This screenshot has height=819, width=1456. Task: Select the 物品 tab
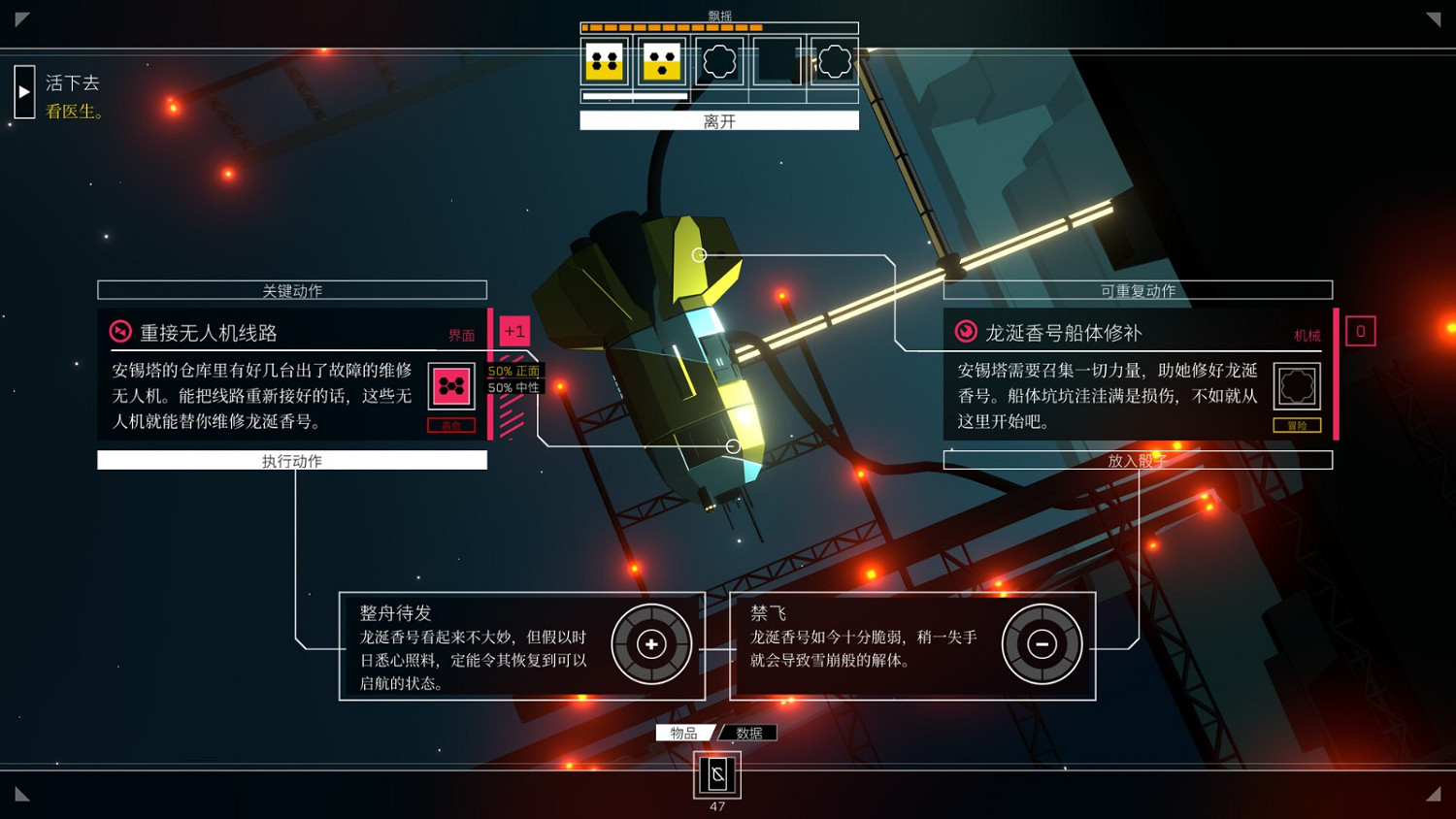[685, 733]
